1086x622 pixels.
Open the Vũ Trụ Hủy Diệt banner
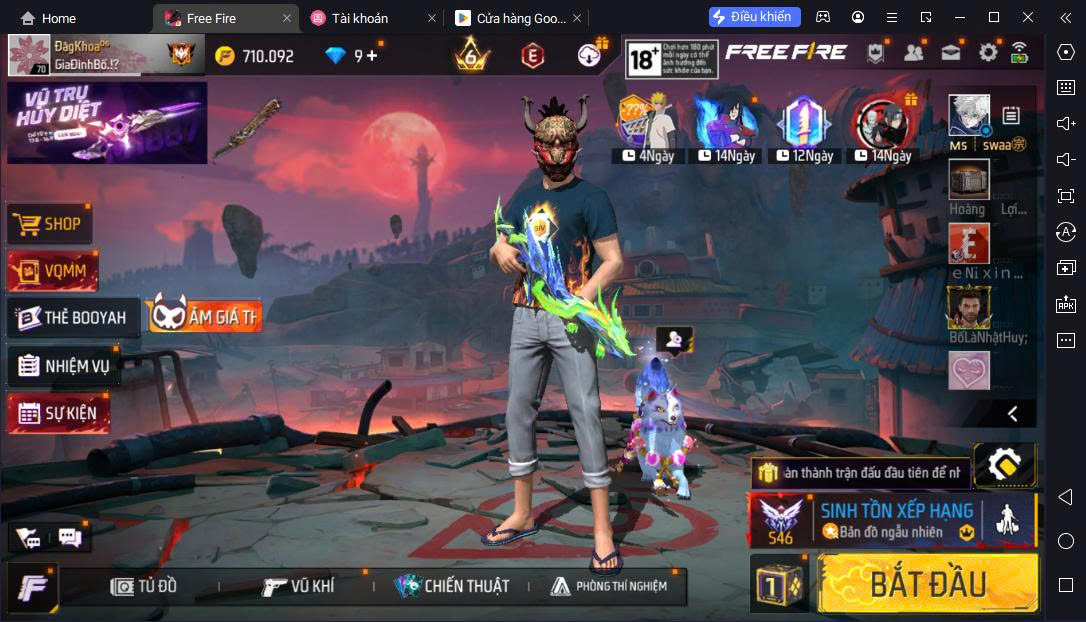[x=107, y=122]
